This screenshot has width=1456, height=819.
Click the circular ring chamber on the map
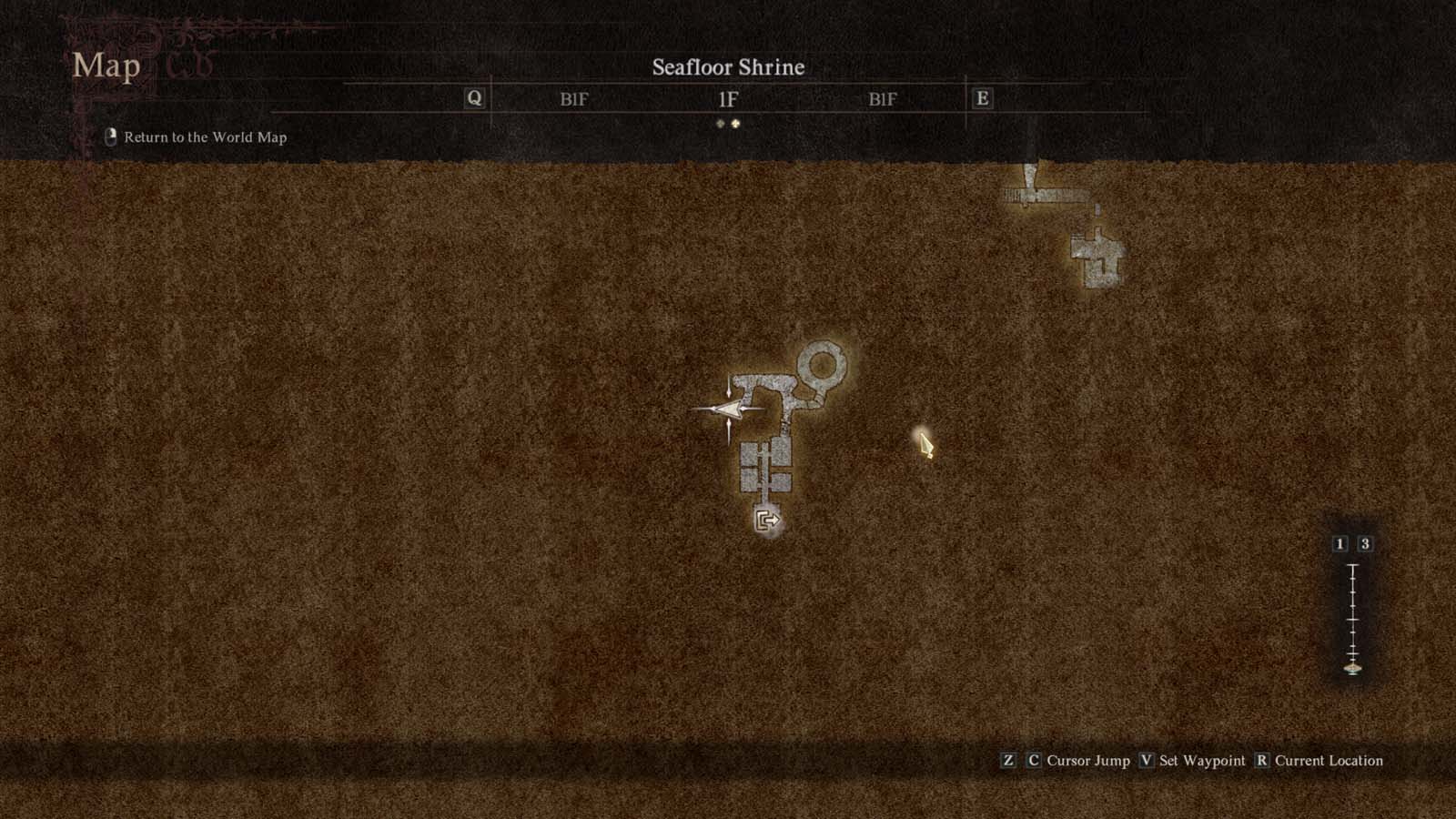[824, 362]
